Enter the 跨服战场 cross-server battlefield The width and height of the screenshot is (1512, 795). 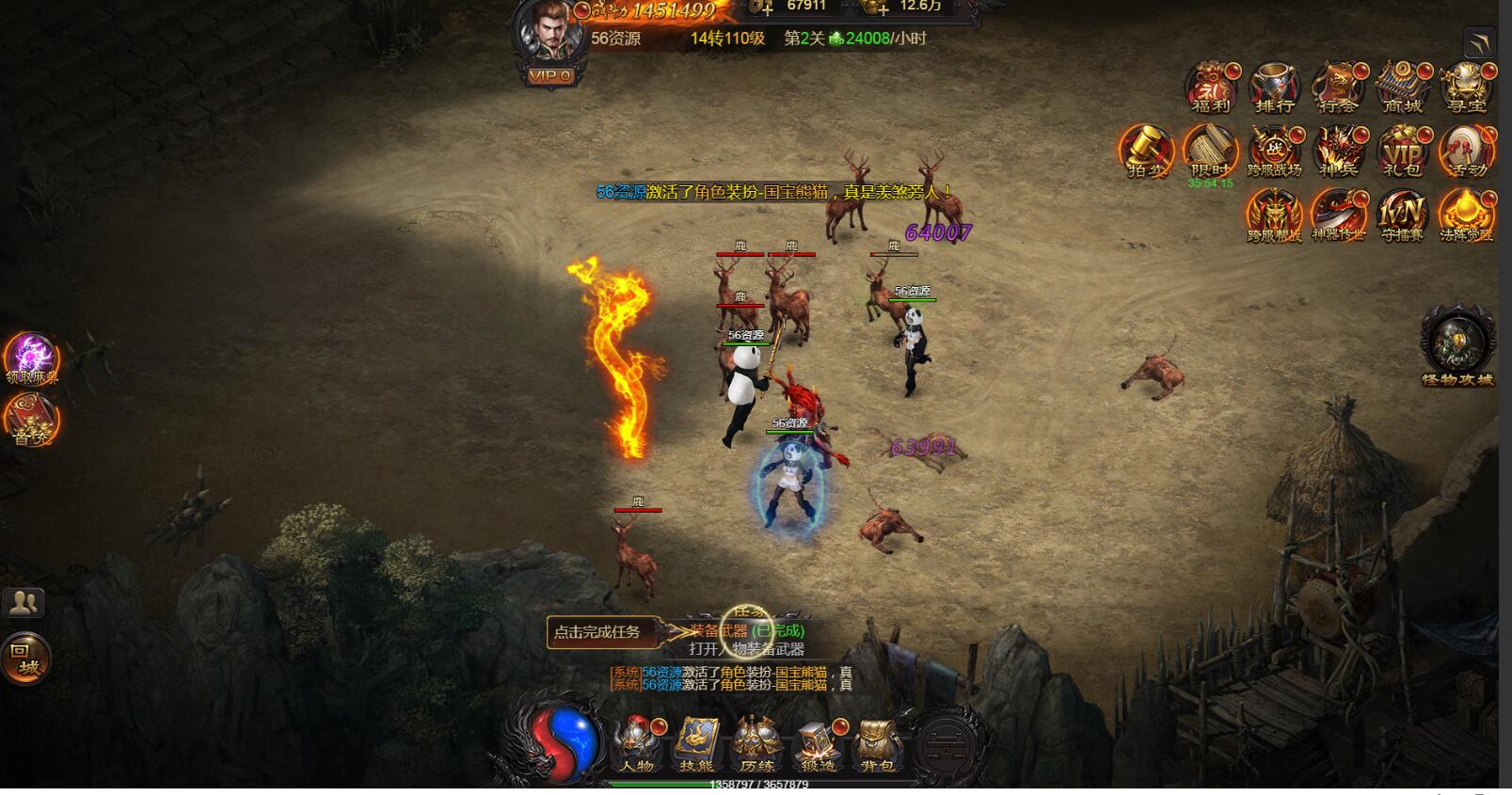1274,151
